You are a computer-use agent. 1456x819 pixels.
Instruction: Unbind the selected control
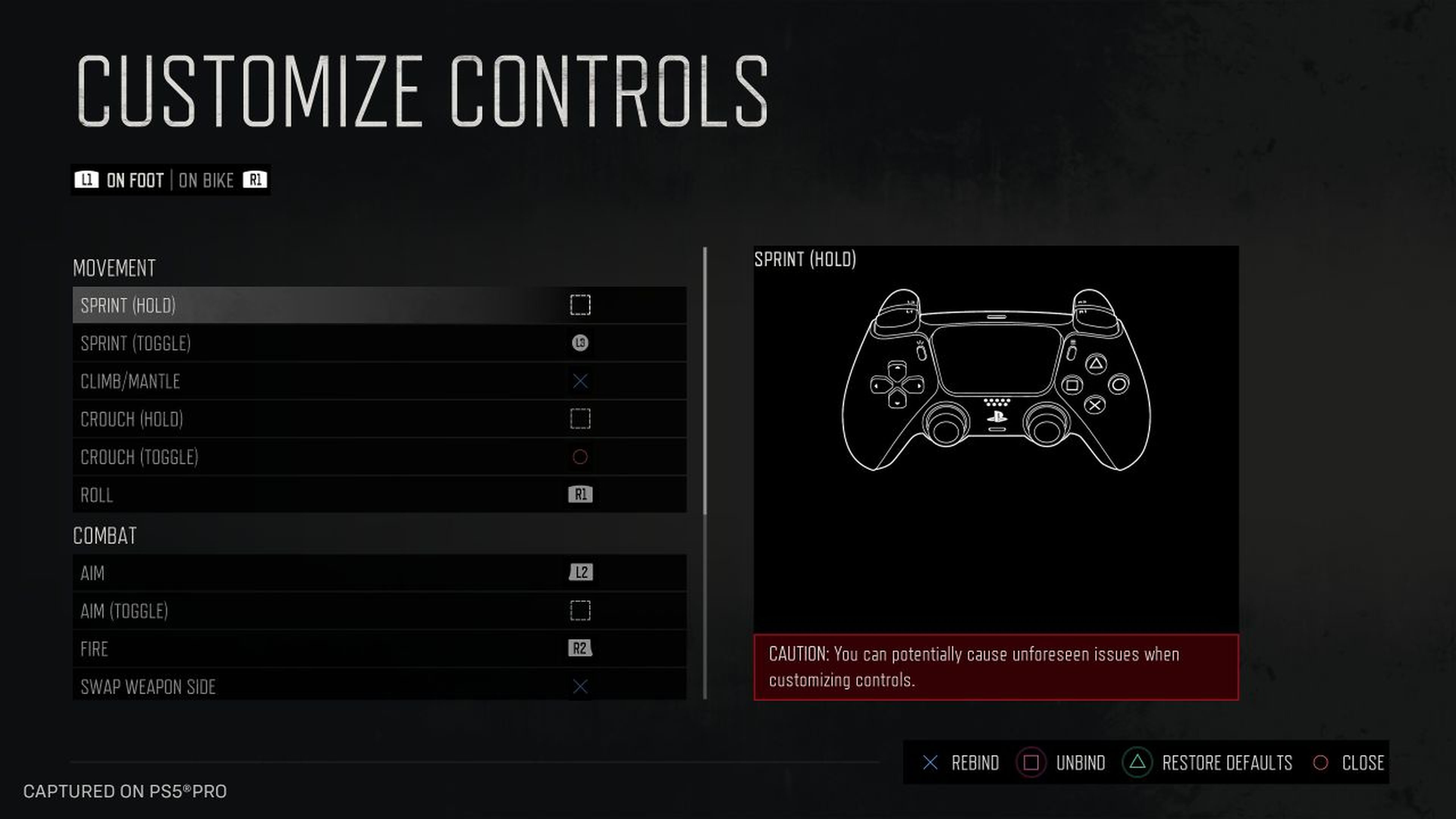(x=1062, y=763)
